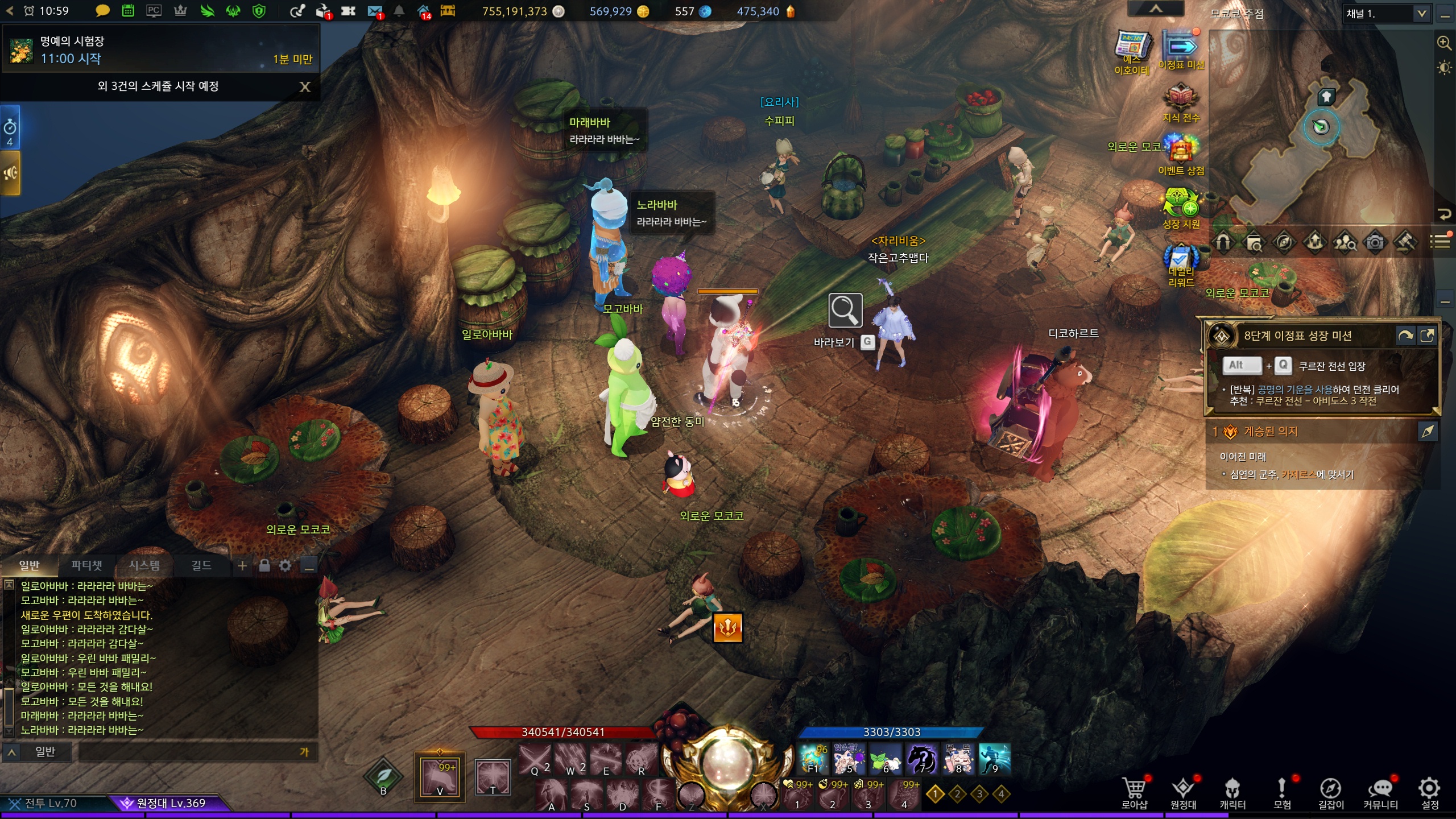
Task: Open the 로아샵 shop menu
Action: pyautogui.click(x=1134, y=792)
